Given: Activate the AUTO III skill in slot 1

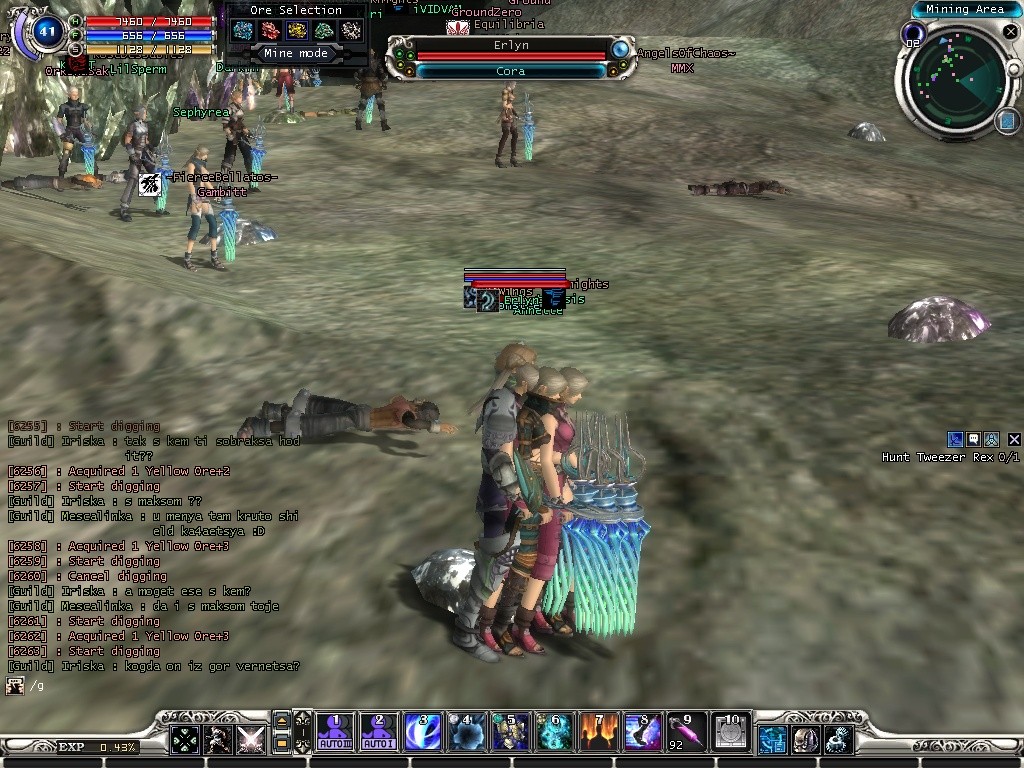Looking at the screenshot, I should (333, 733).
